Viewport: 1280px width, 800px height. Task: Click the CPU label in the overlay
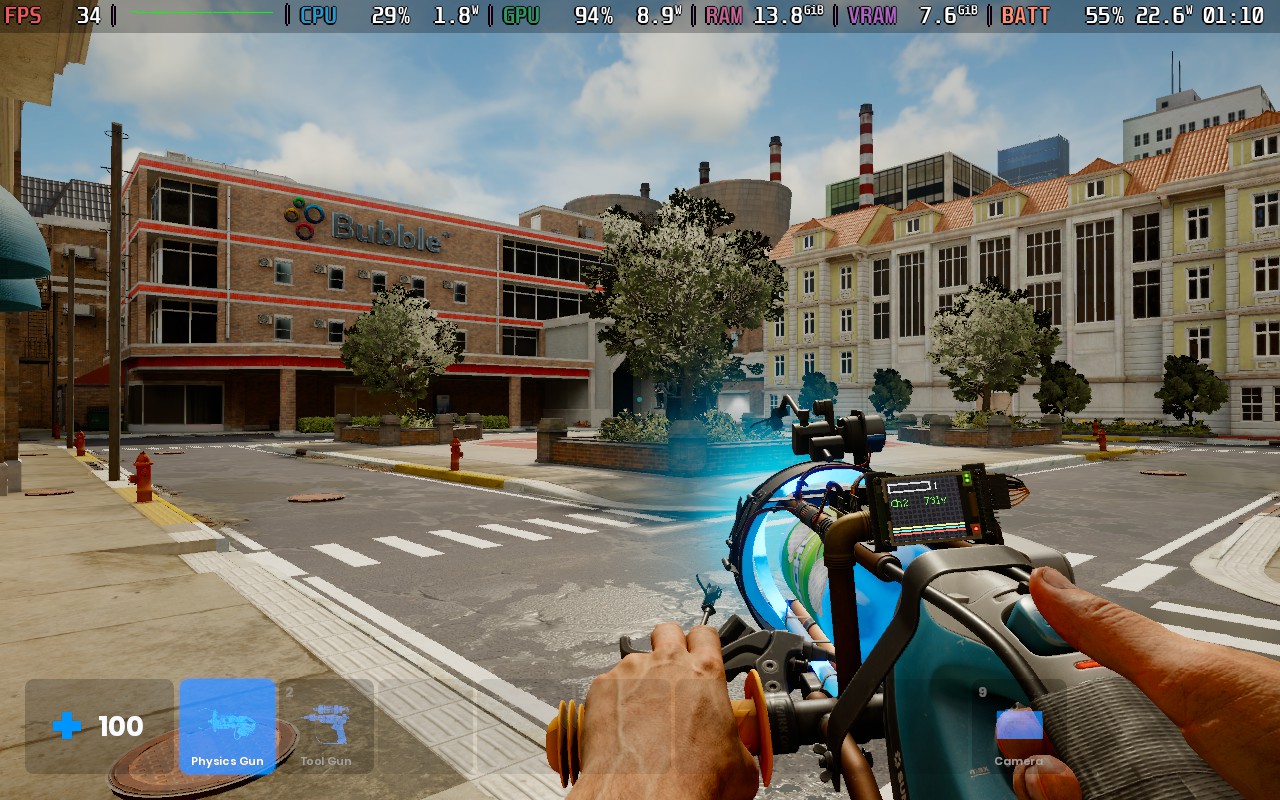coord(318,15)
